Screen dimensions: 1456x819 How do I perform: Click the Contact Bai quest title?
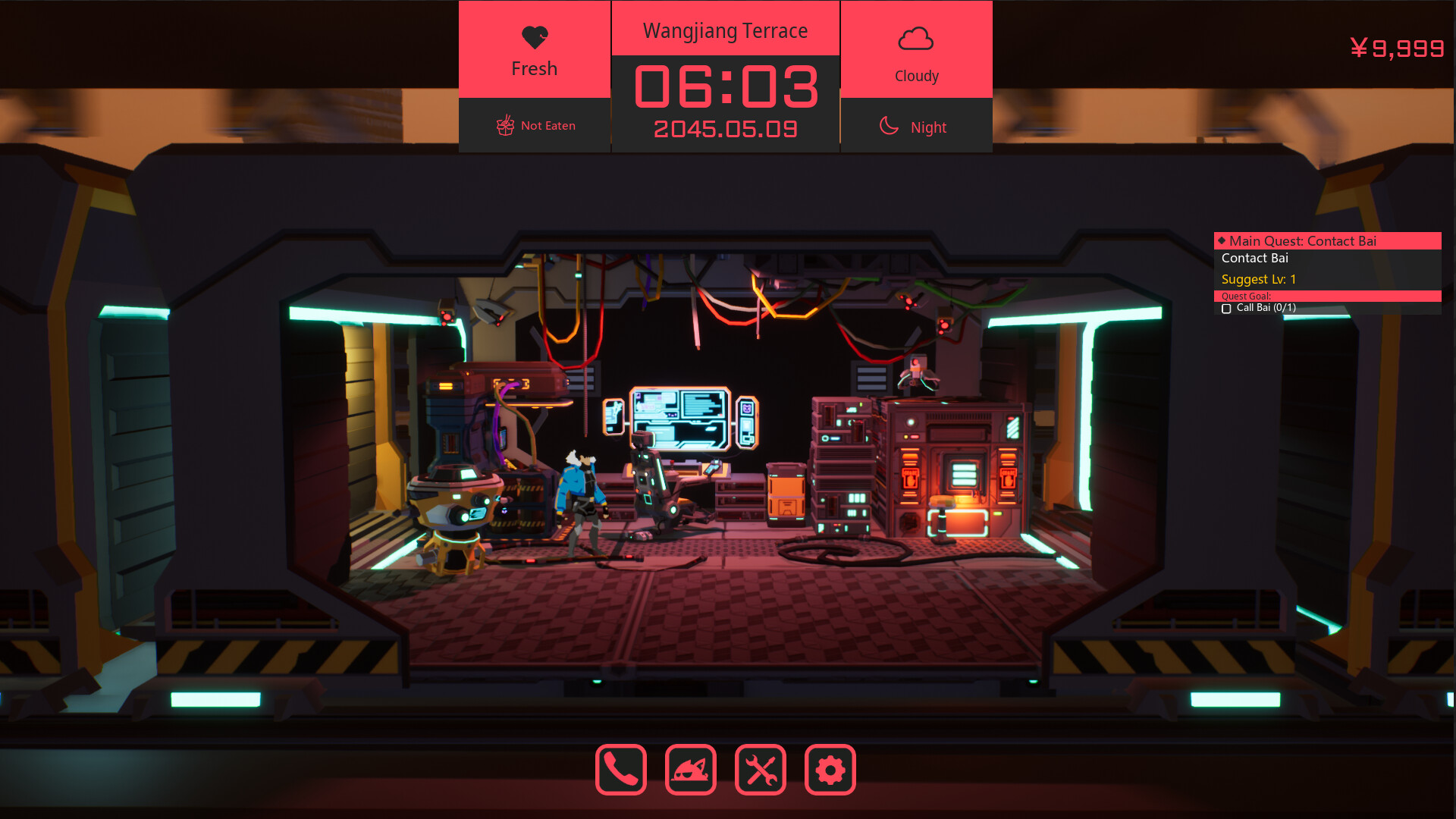[1255, 258]
